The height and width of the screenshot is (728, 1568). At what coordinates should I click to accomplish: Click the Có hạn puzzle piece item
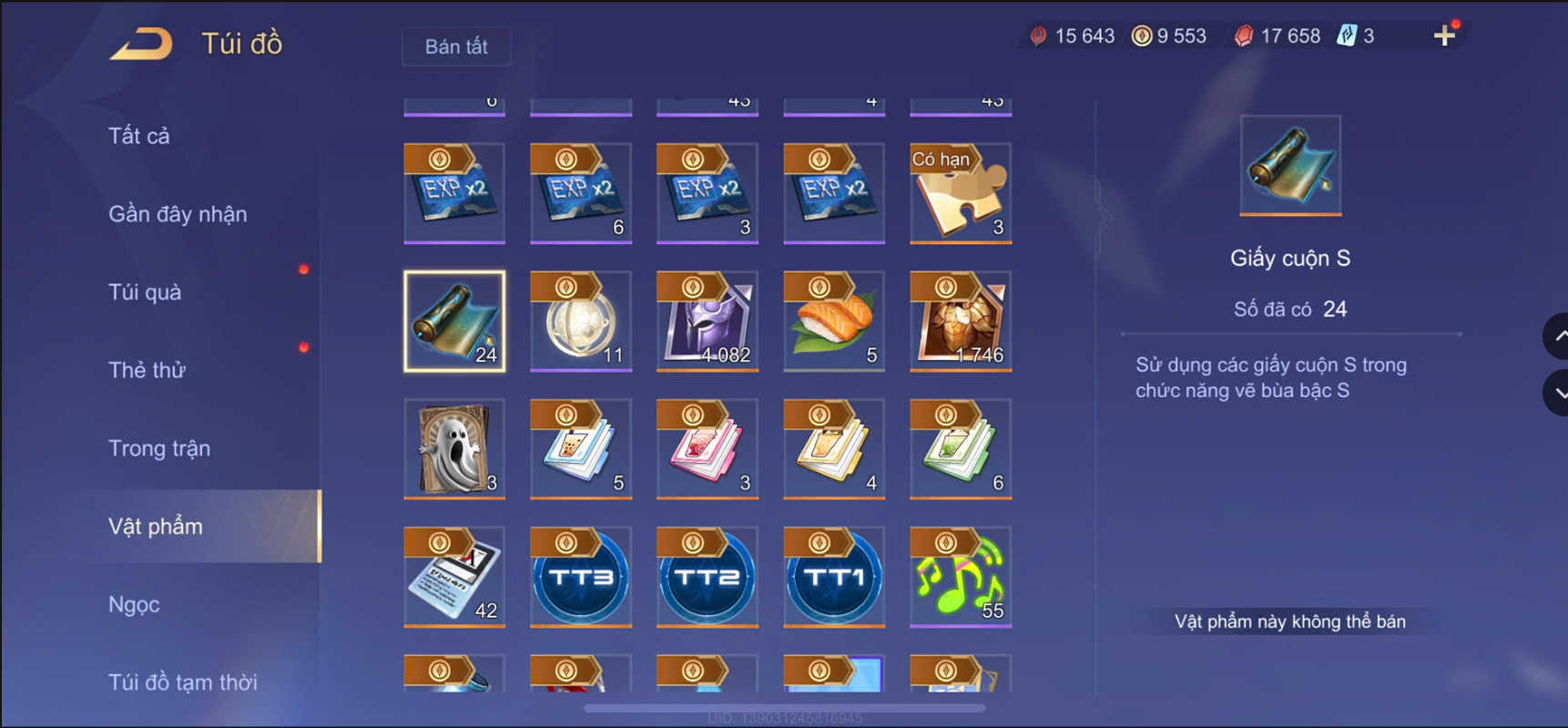click(959, 193)
